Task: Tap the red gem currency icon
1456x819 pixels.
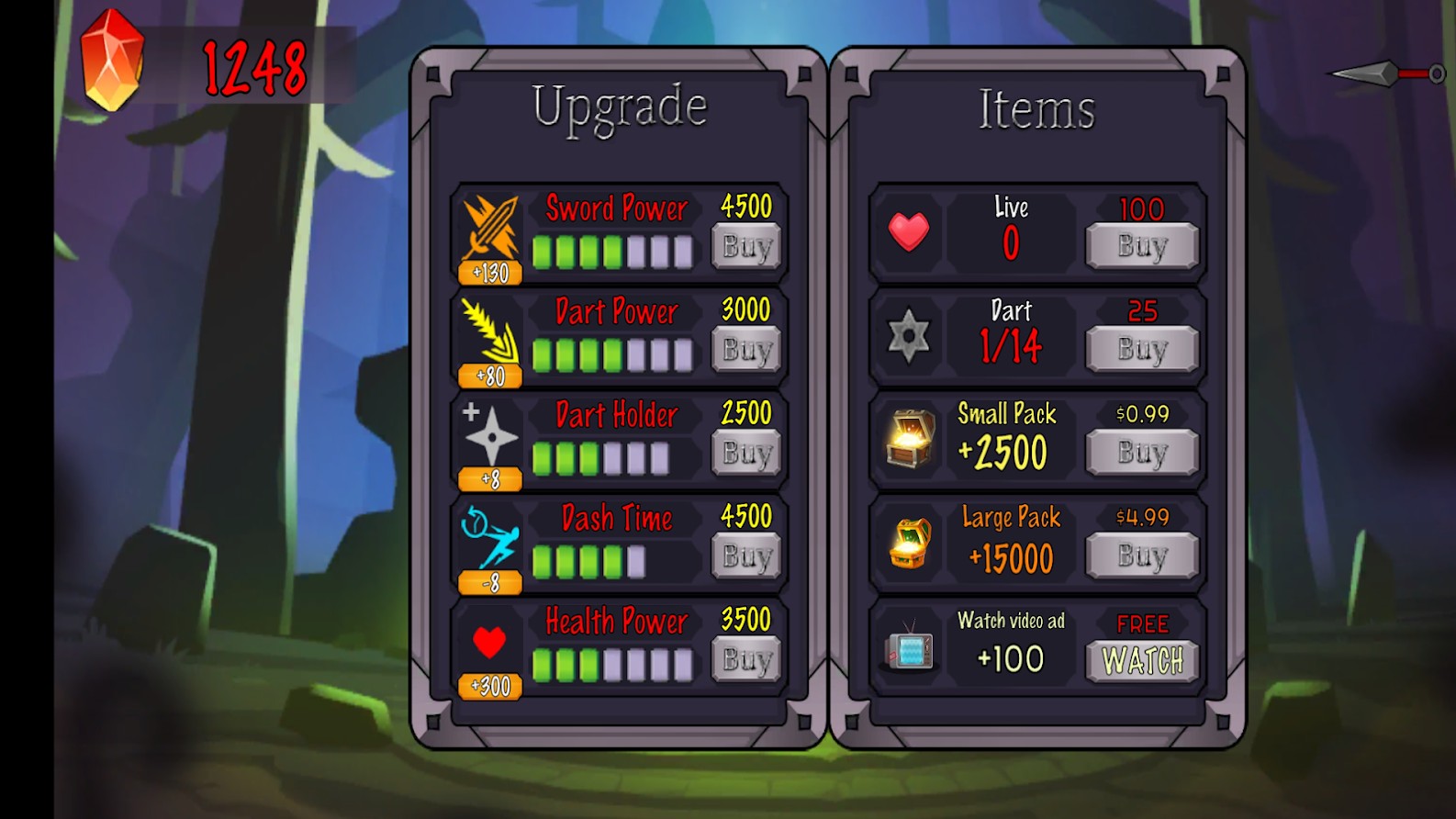Action: [x=113, y=61]
